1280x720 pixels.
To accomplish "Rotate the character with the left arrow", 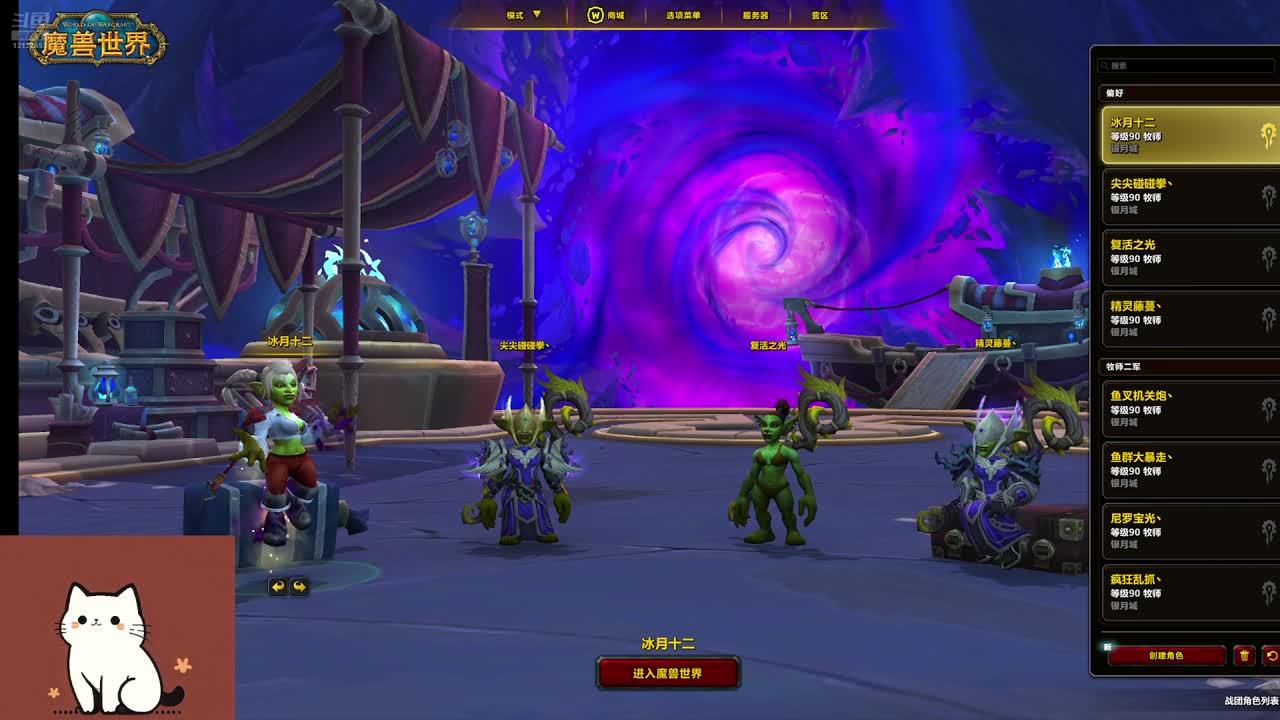I will pos(278,587).
